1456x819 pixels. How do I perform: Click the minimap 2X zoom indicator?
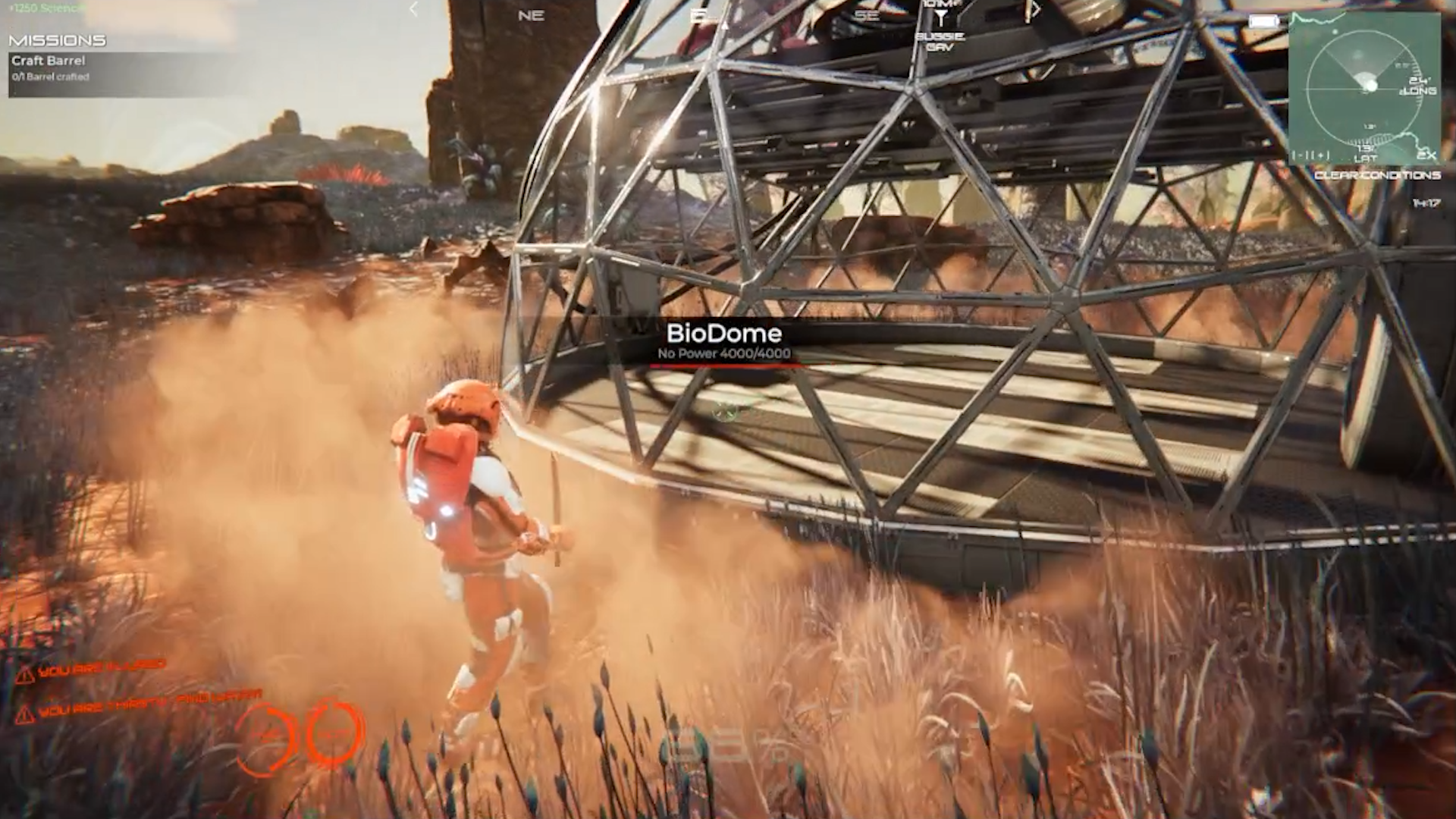1426,155
